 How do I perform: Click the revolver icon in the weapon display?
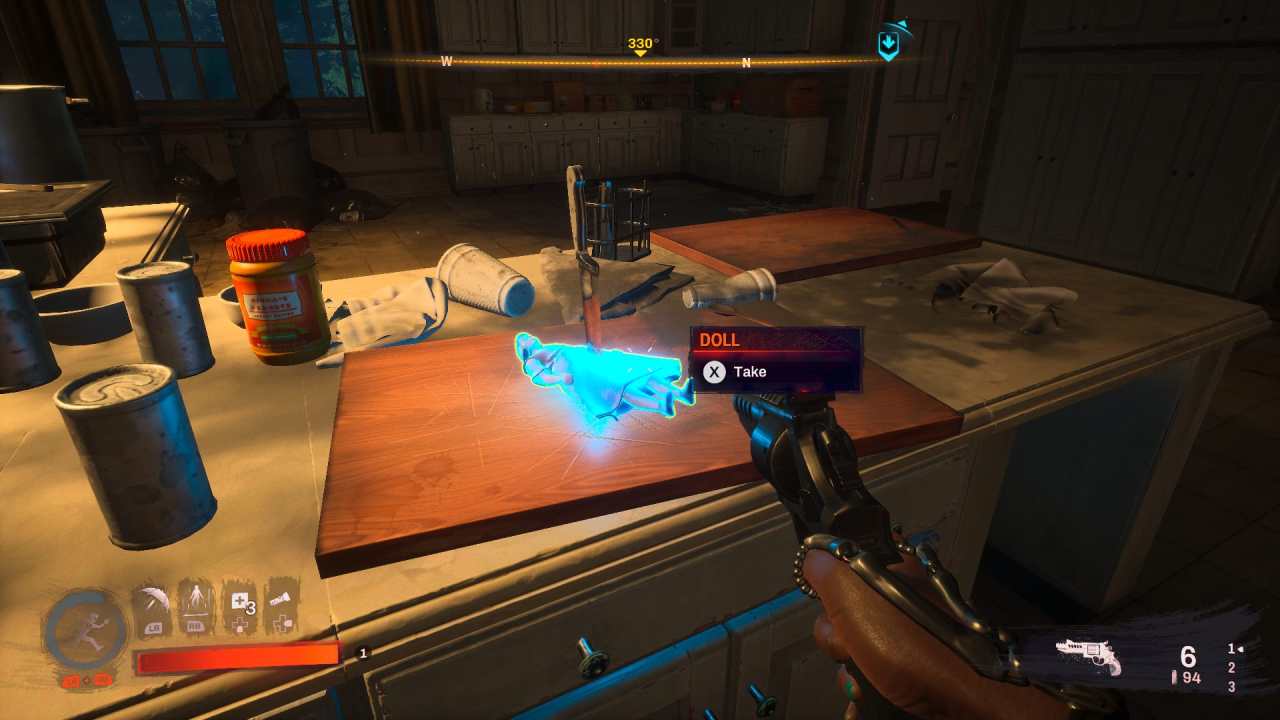(x=1088, y=656)
